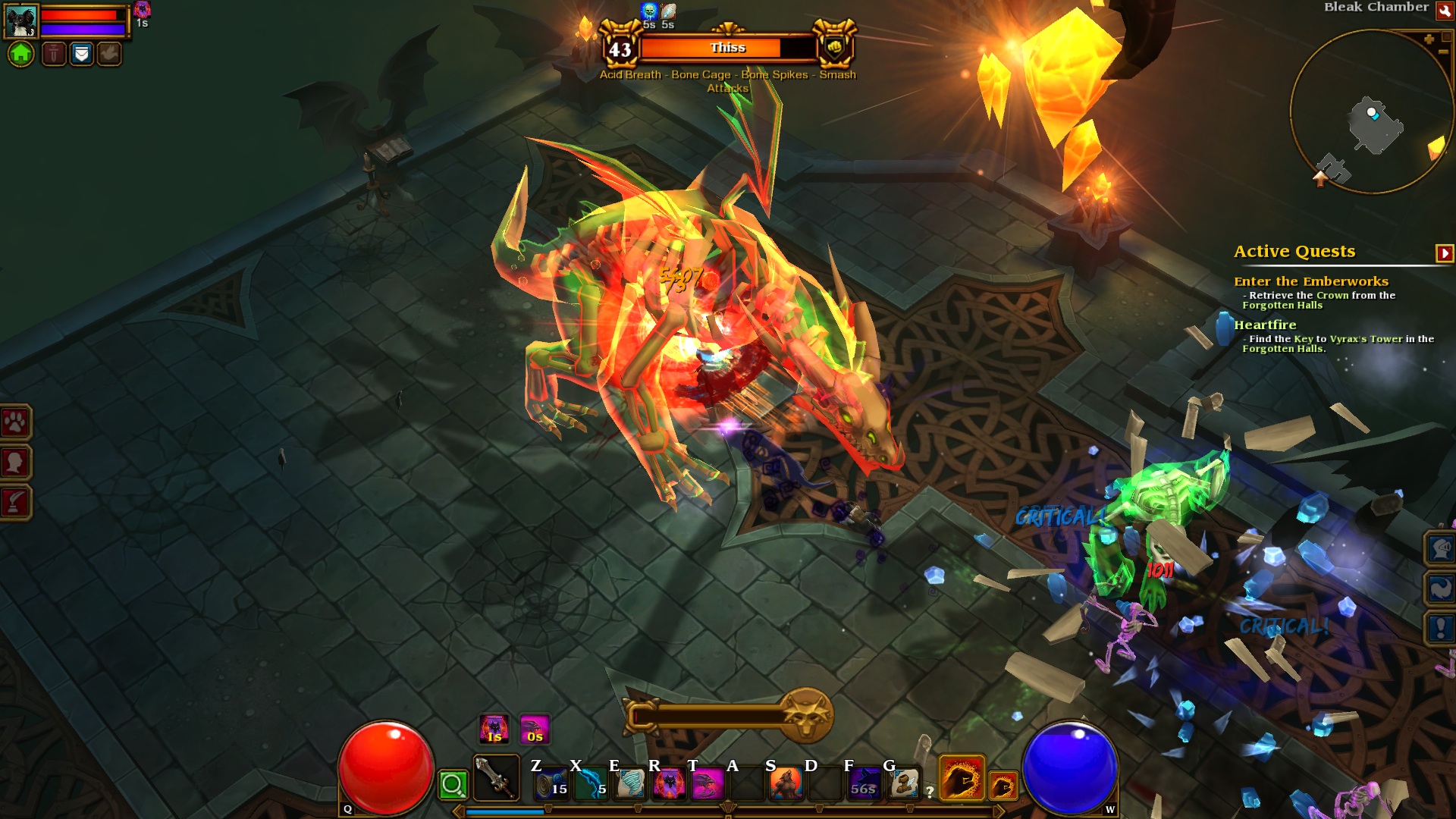This screenshot has height=819, width=1456.
Task: Open the pet's inventory bag icon
Action: click(82, 55)
